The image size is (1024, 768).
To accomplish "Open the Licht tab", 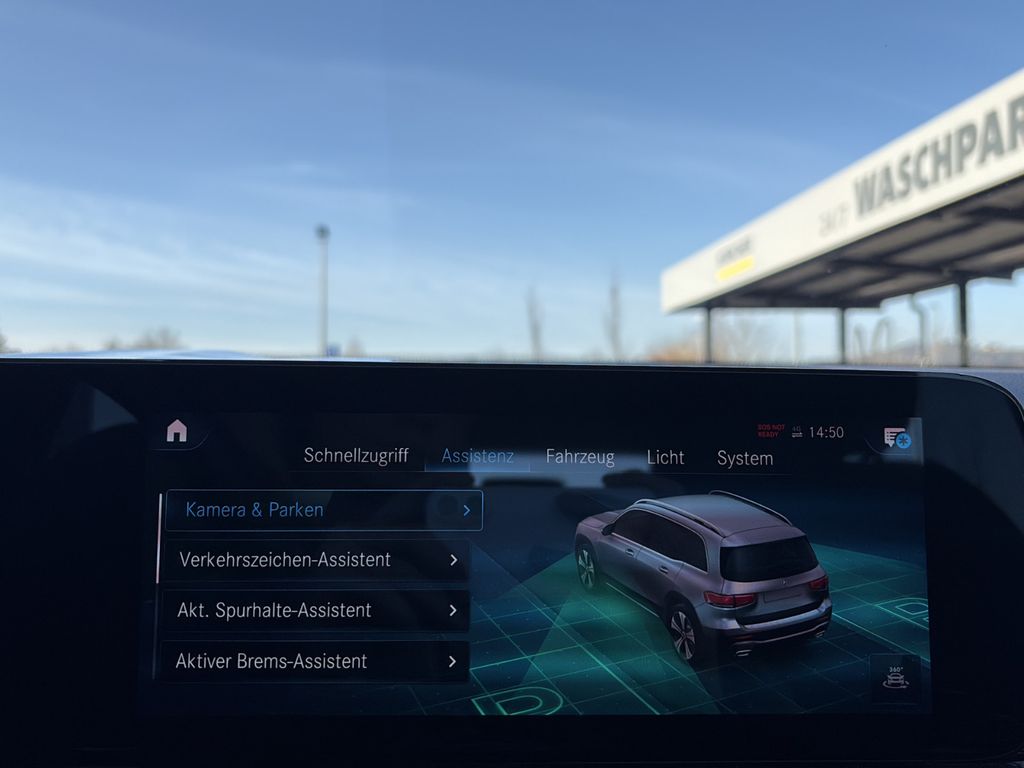I will [665, 457].
